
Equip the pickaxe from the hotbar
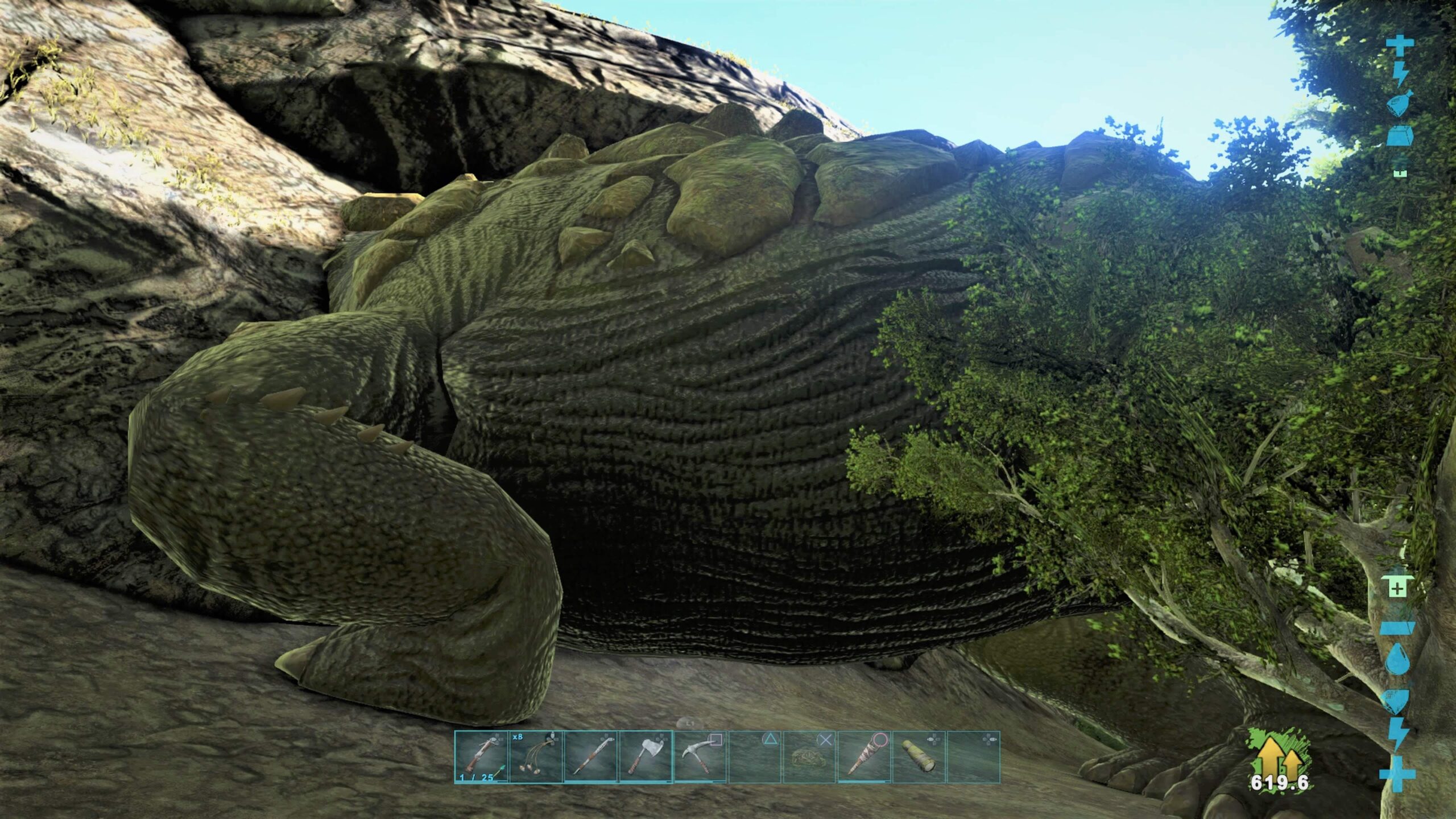click(699, 756)
